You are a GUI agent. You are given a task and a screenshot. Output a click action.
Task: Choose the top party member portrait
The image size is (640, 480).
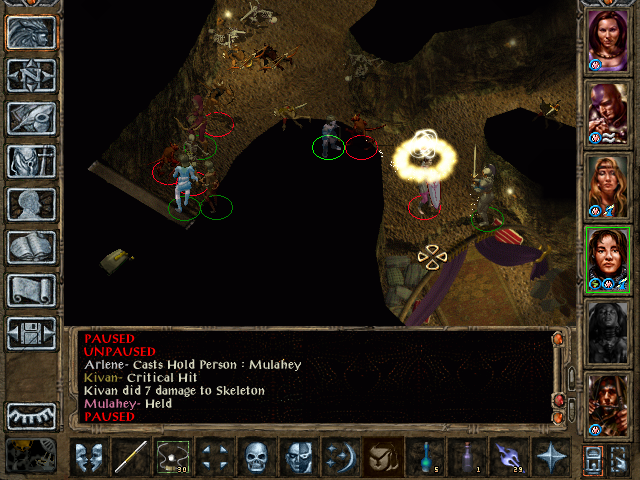[606, 38]
